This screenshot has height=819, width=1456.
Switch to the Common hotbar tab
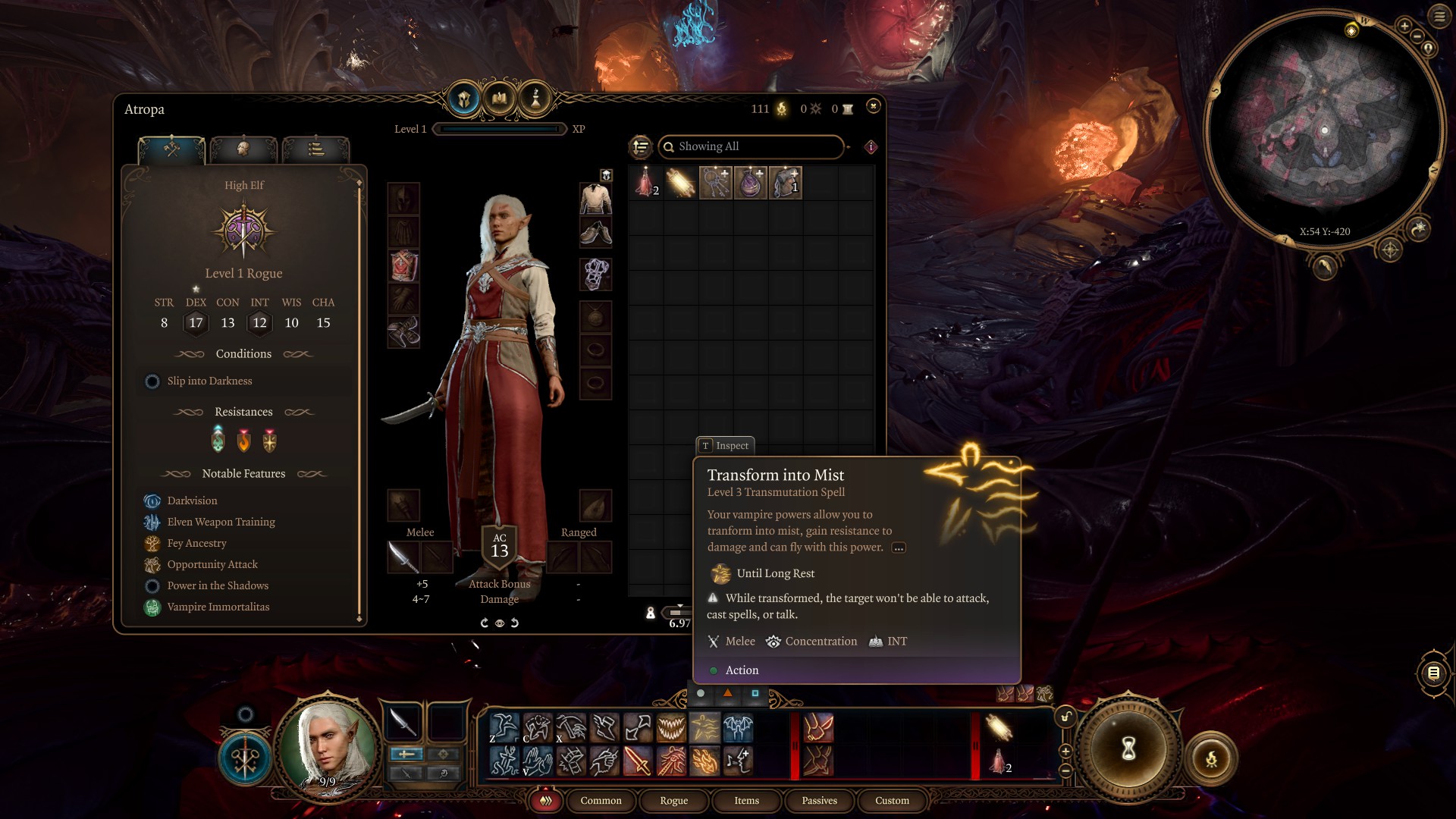click(x=601, y=800)
